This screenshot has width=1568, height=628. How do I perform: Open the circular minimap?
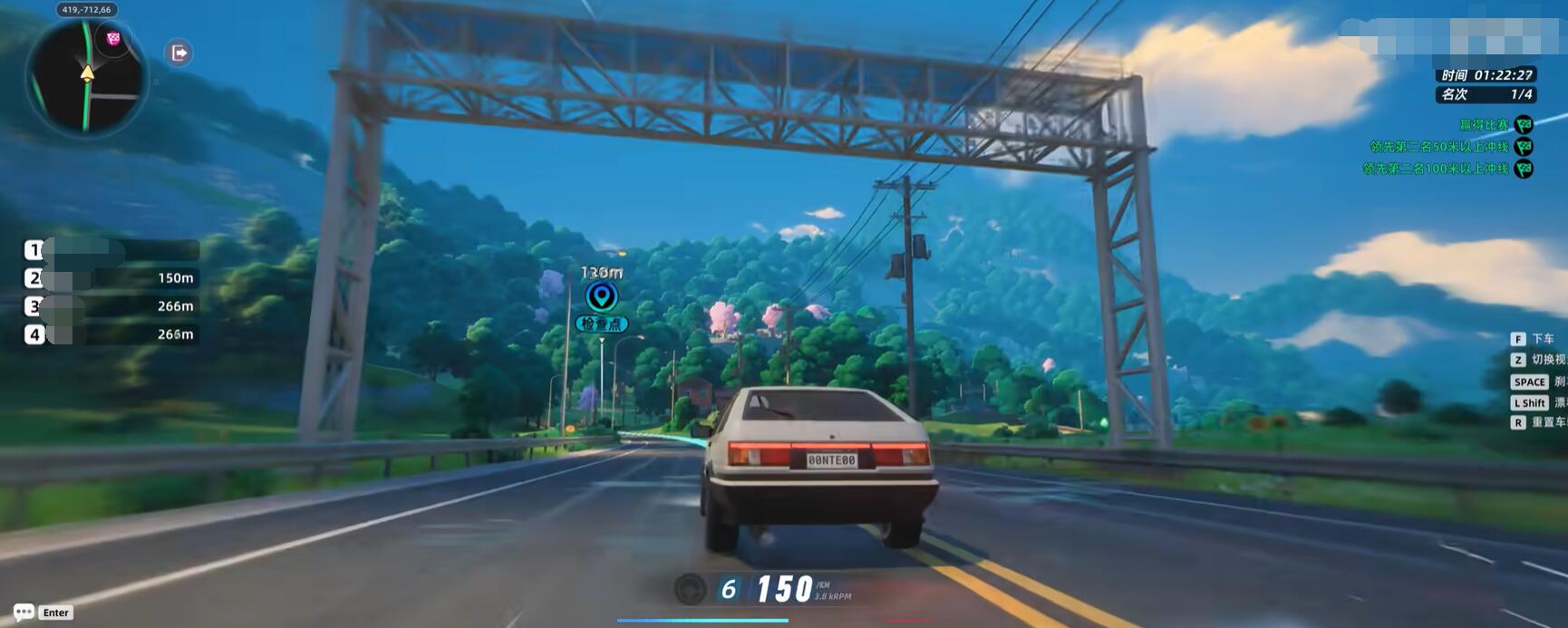coord(86,77)
